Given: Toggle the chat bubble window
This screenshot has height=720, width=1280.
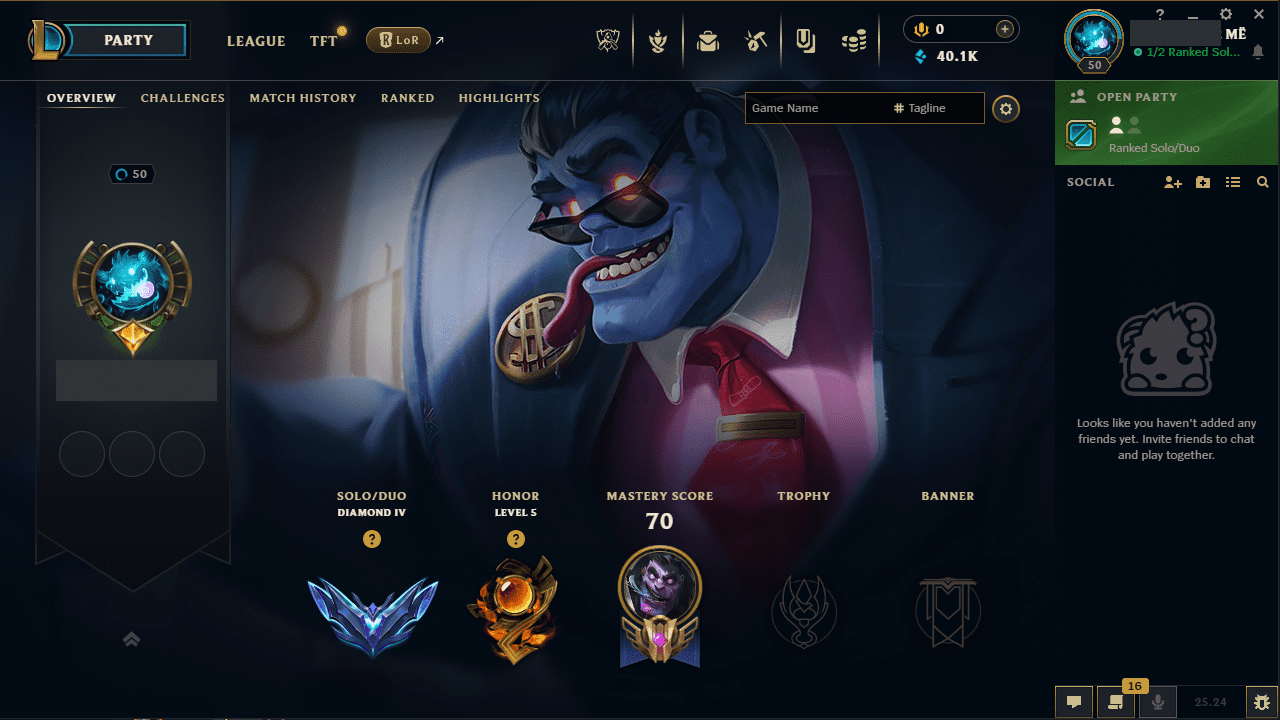Looking at the screenshot, I should (x=1074, y=701).
